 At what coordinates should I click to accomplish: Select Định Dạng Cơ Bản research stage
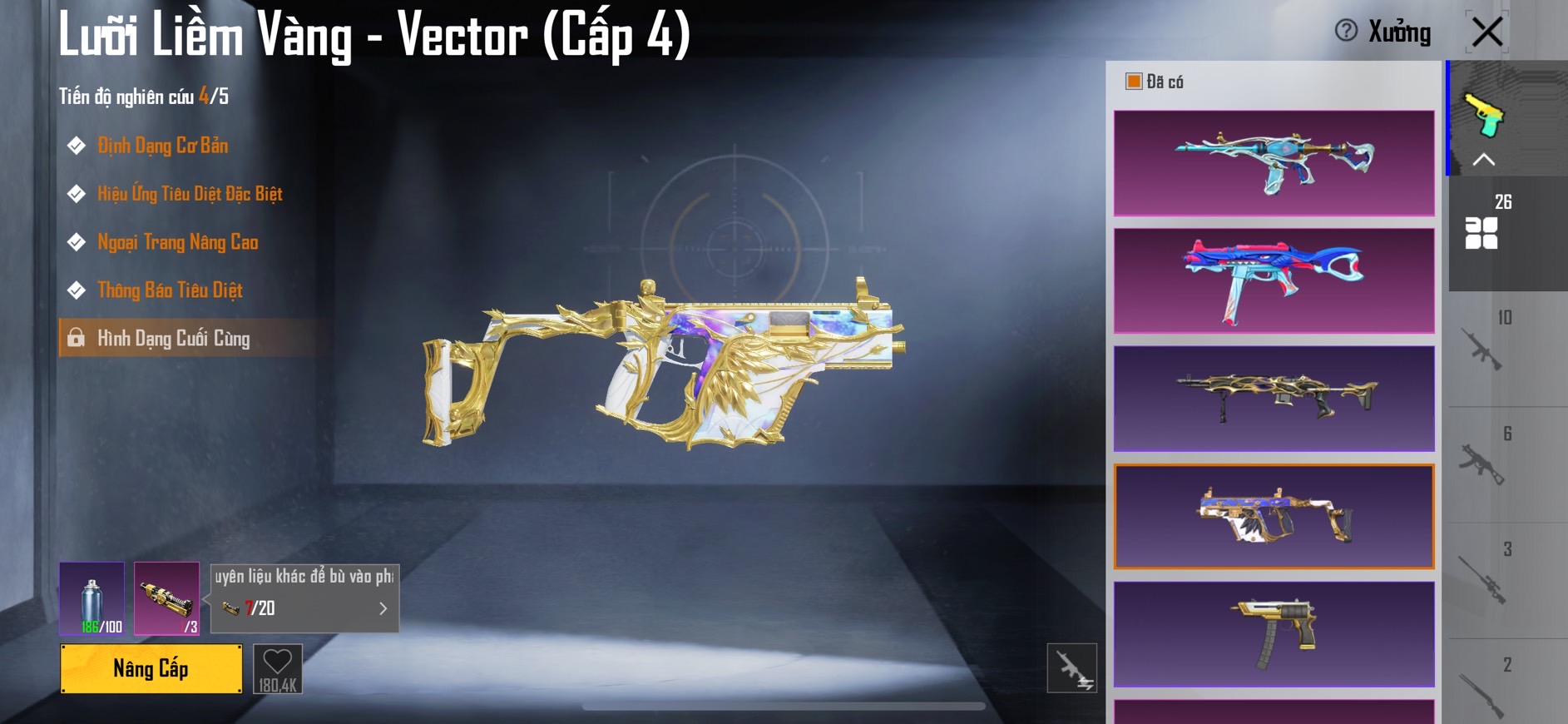pyautogui.click(x=162, y=146)
